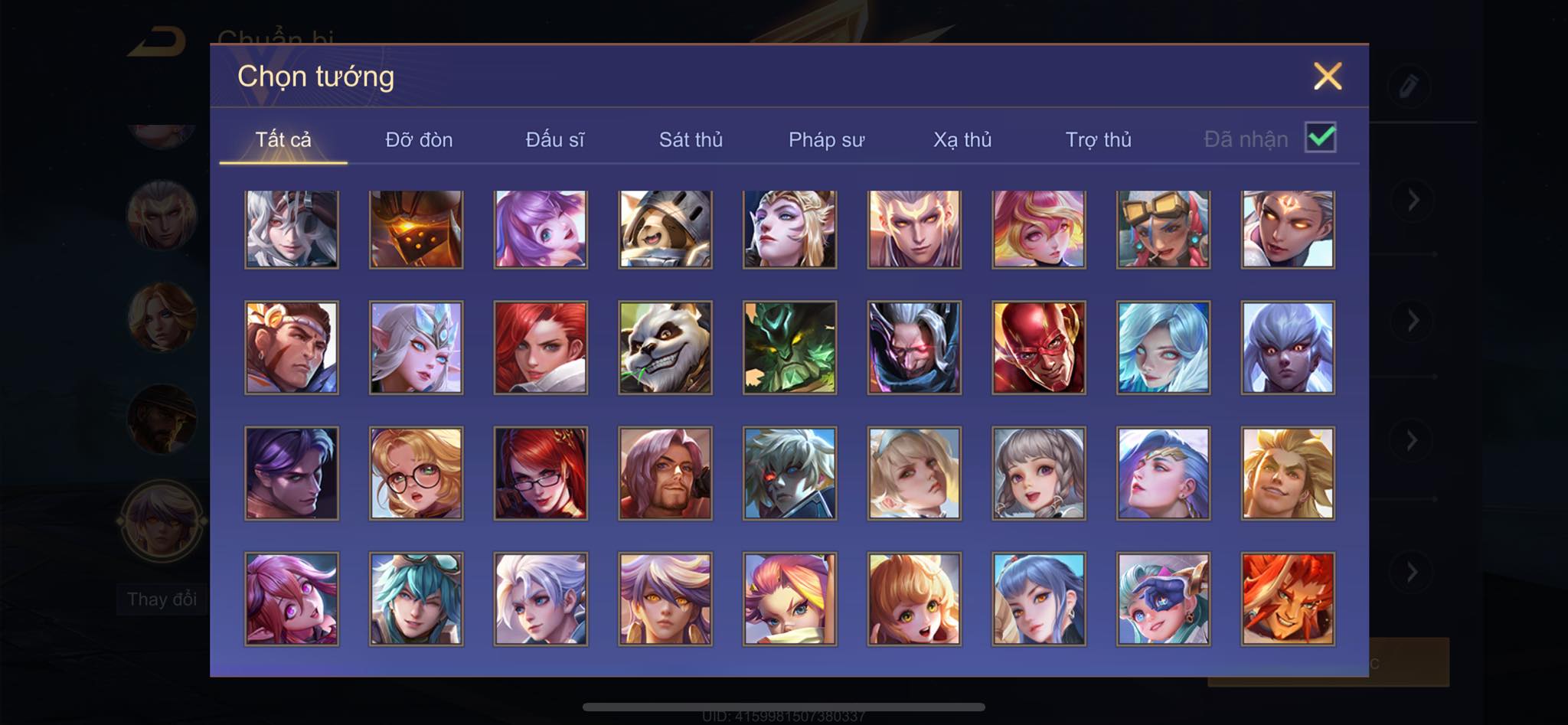1568x725 pixels.
Task: Pick the orange-maned beast hero portrait
Action: tap(1288, 599)
